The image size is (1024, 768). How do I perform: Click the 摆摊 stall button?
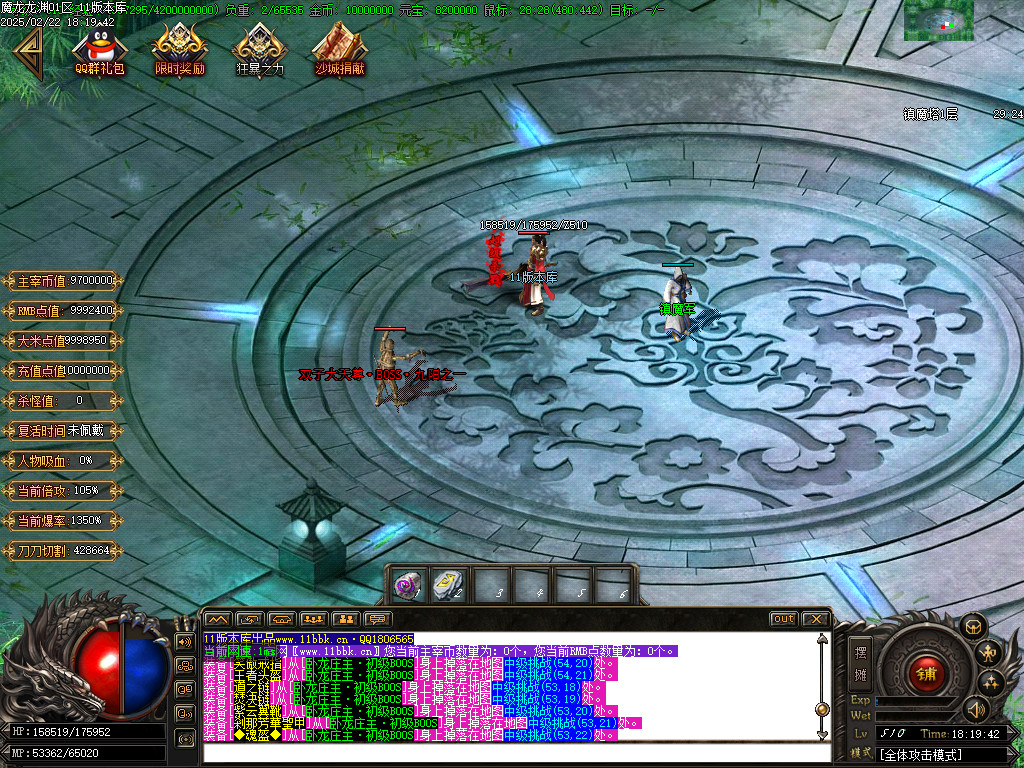[x=860, y=661]
